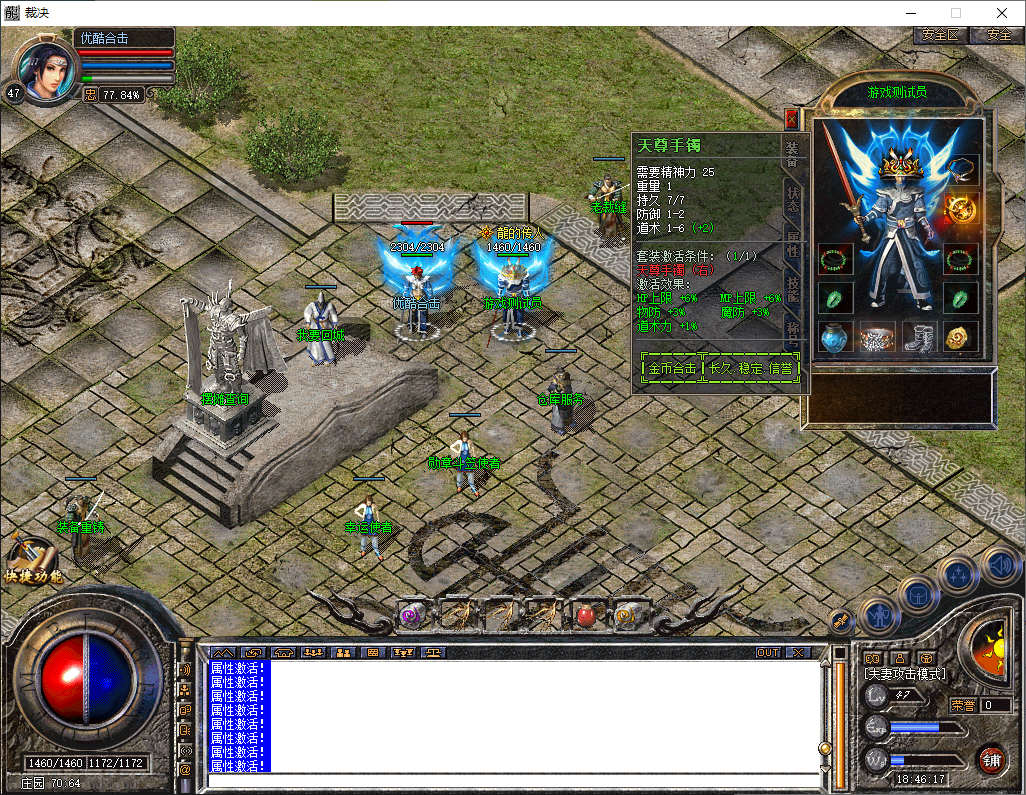Open the 铺 shop button
The image size is (1026, 795).
tap(990, 760)
